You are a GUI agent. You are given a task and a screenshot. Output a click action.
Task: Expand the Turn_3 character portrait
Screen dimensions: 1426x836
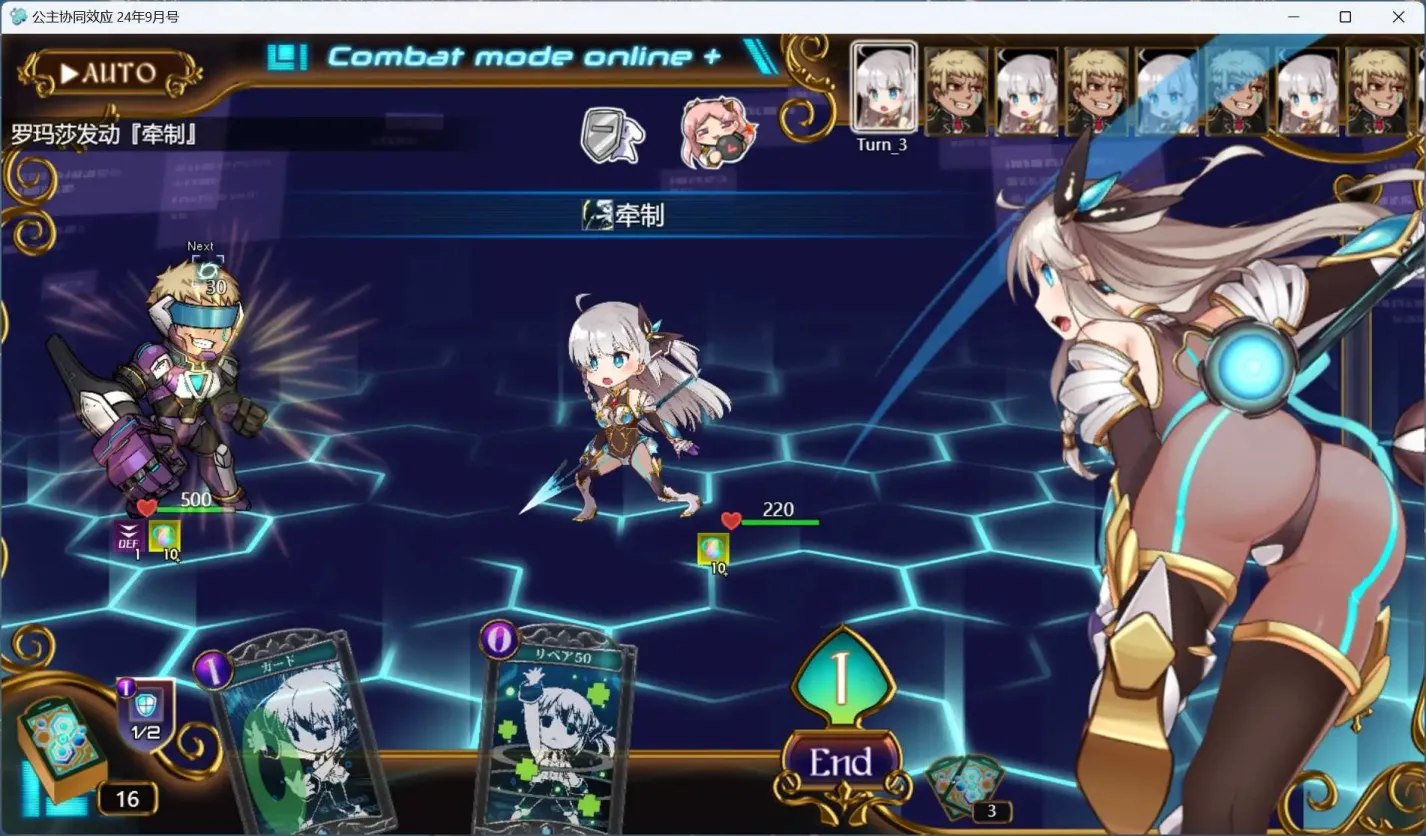point(882,90)
